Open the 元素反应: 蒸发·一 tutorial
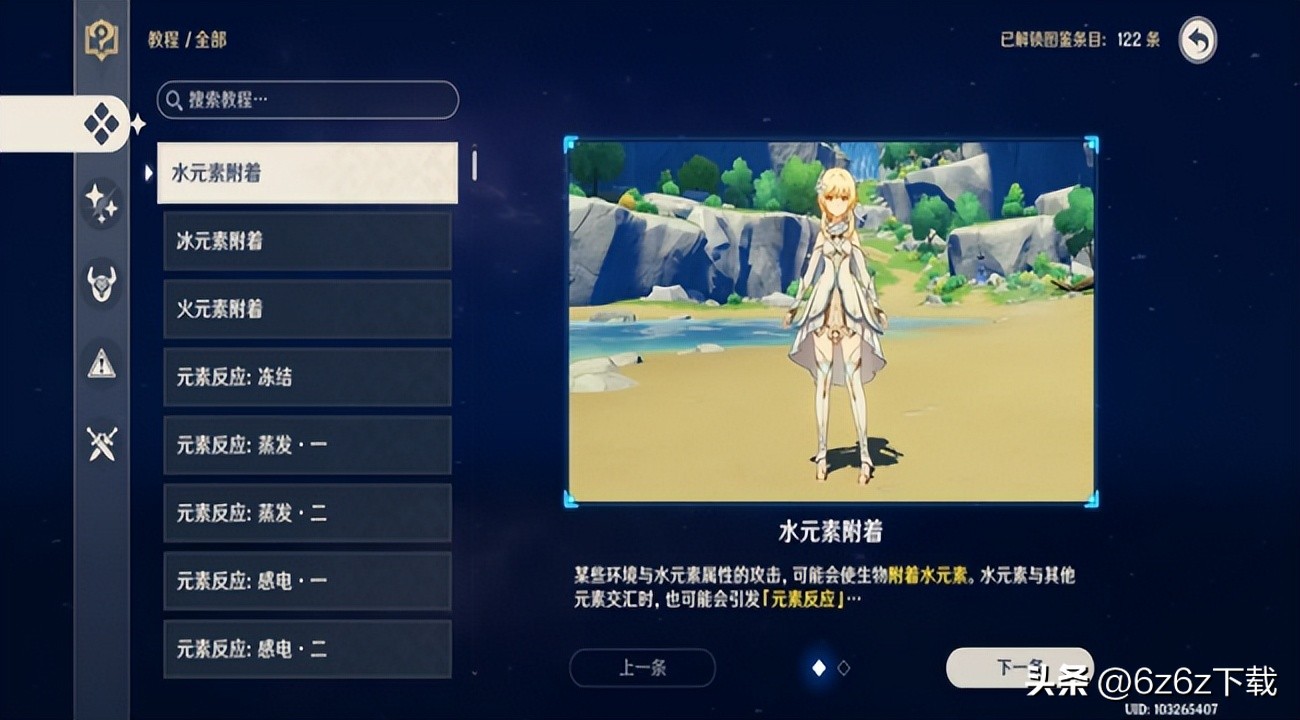This screenshot has width=1300, height=720. pos(306,444)
